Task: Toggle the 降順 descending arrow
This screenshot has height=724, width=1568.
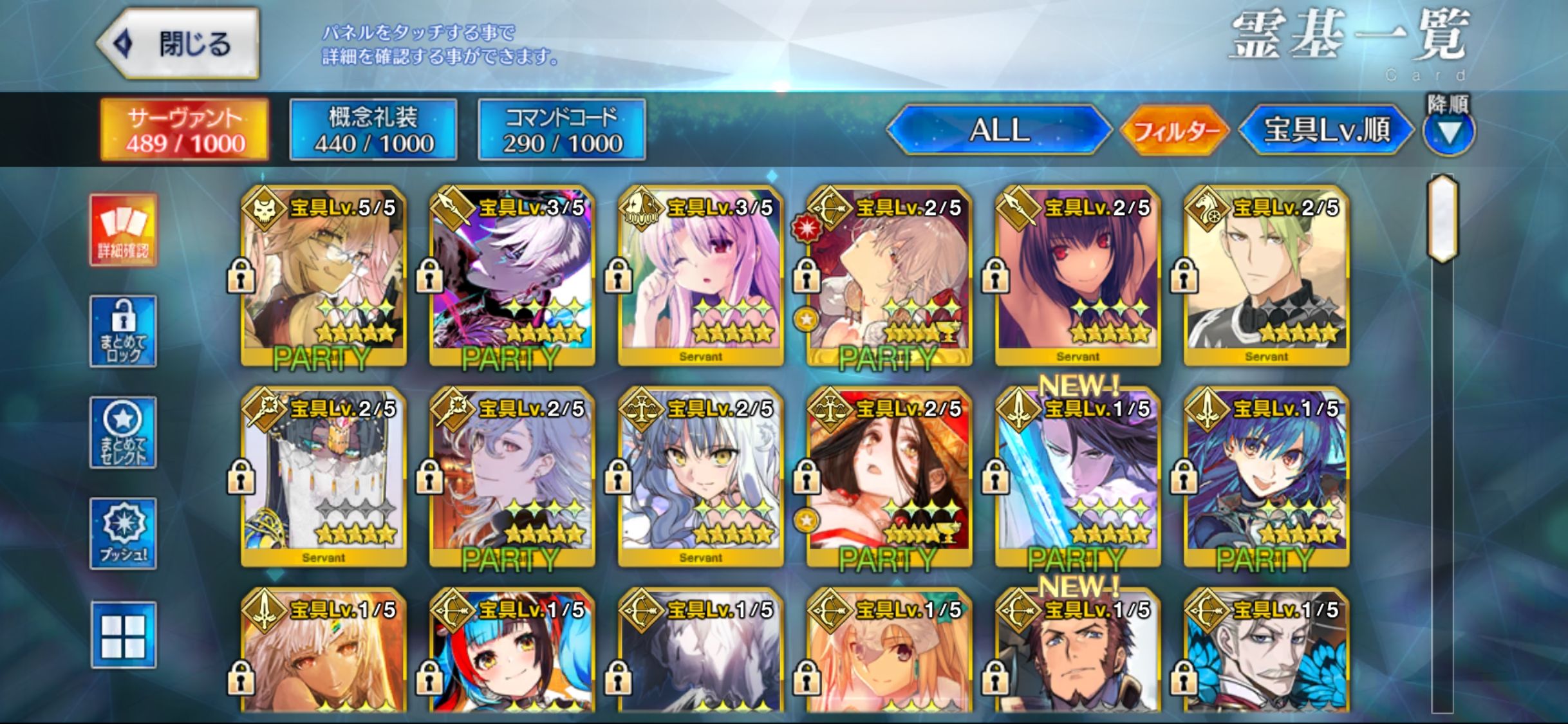Action: click(x=1448, y=133)
